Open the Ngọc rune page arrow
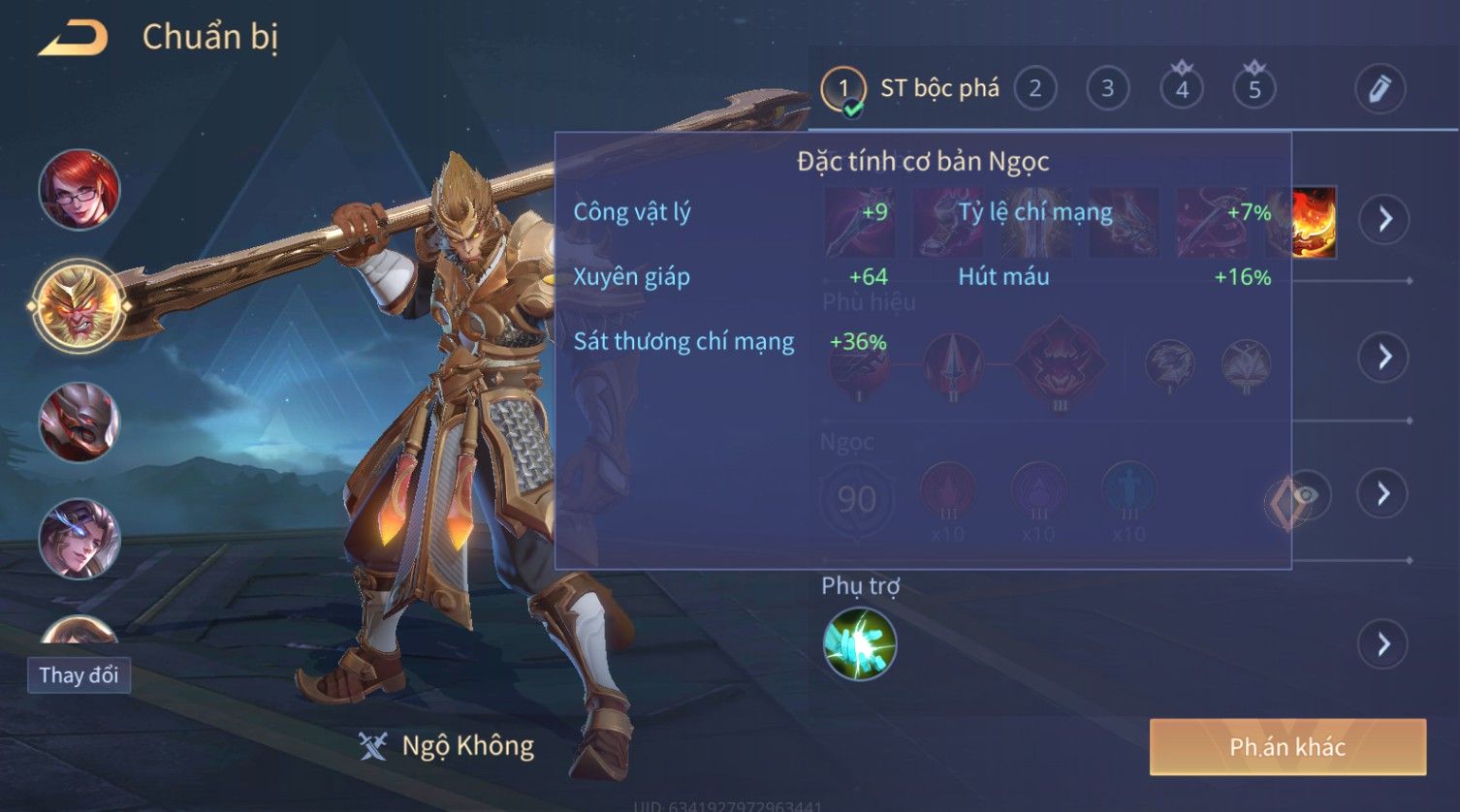 tap(1383, 494)
